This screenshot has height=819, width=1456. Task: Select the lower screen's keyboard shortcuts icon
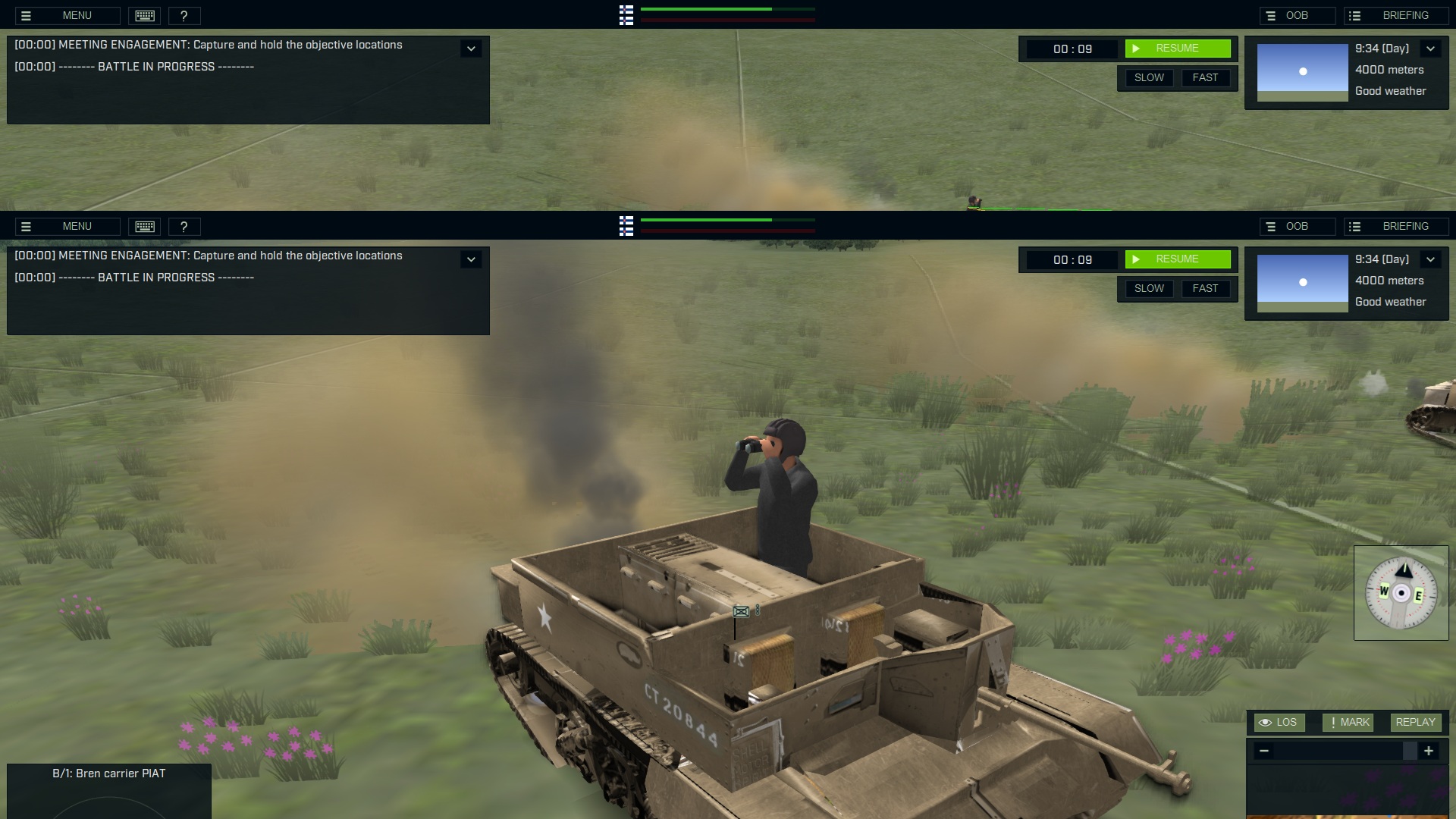point(144,226)
